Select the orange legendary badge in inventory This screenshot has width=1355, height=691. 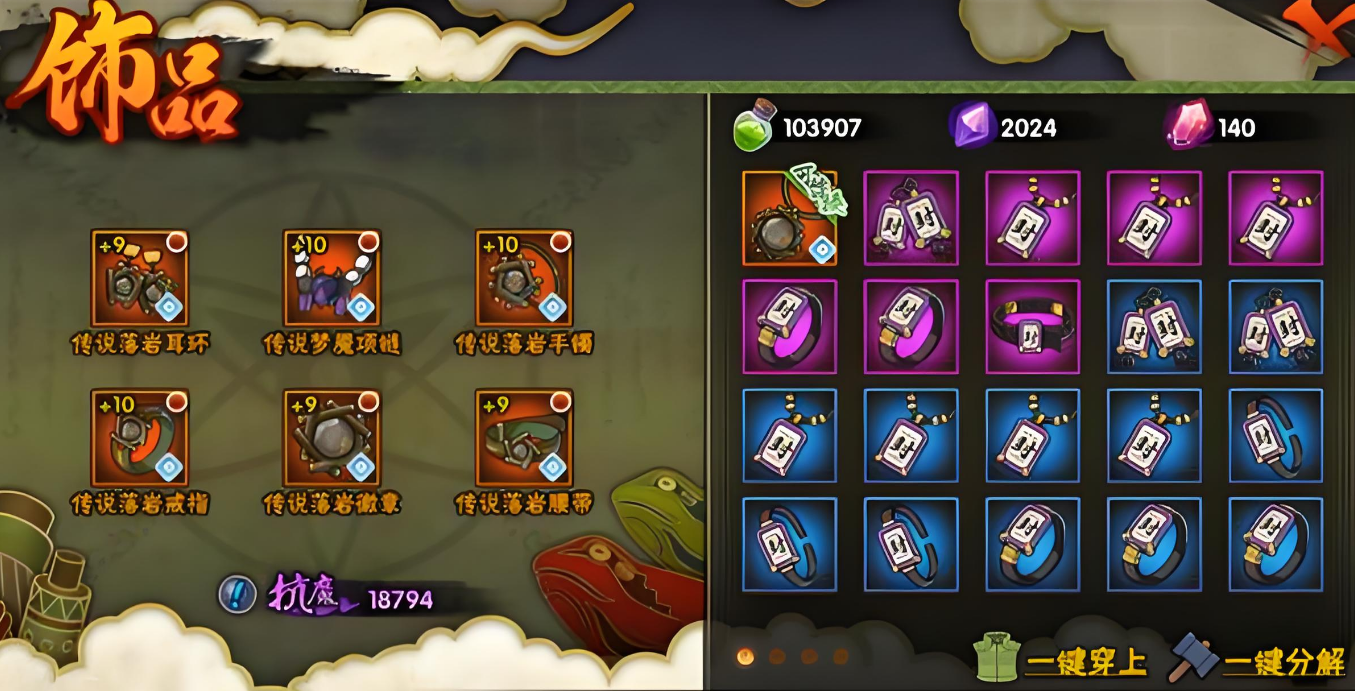789,218
